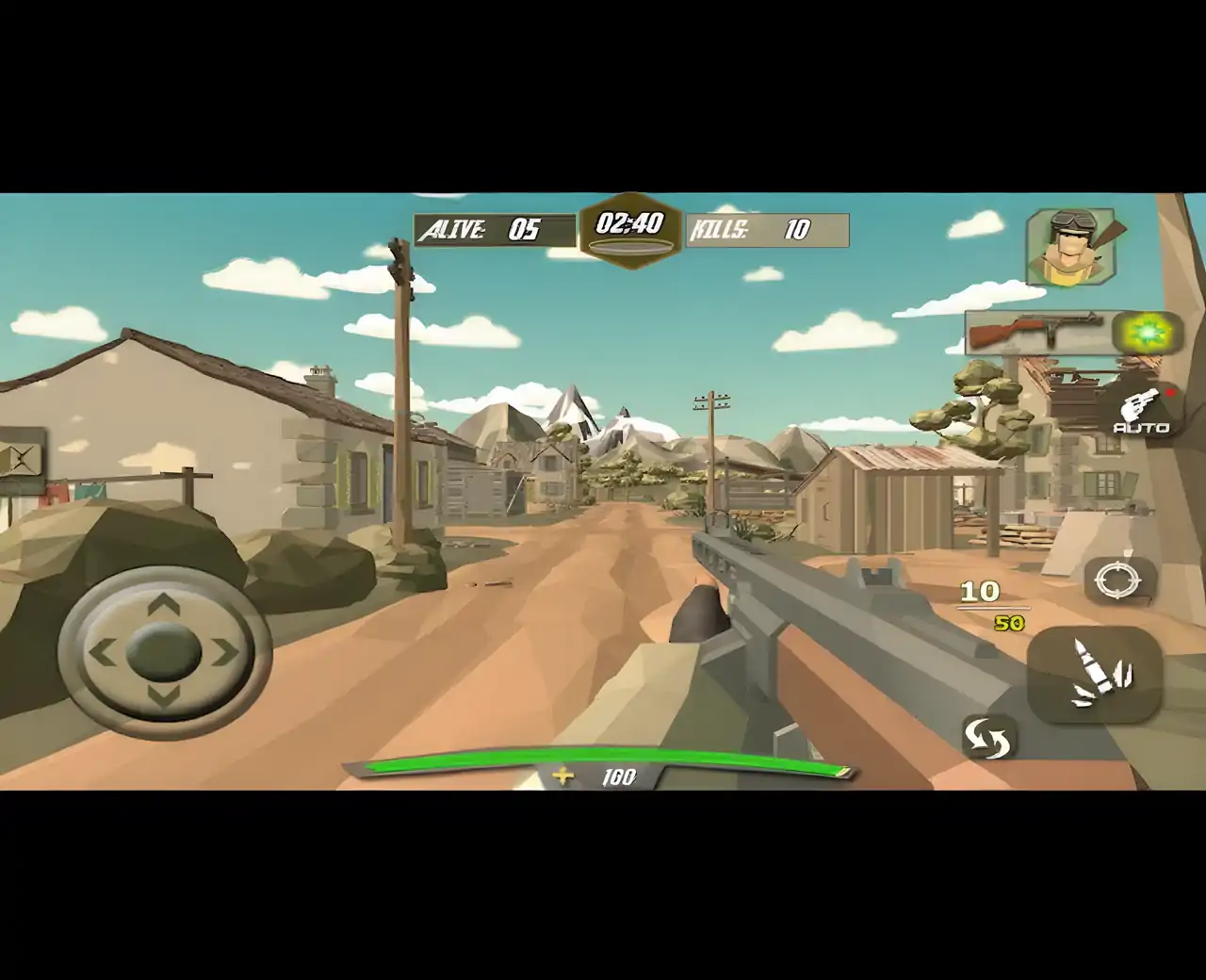Viewport: 1206px width, 980px height.
Task: Select the rifle in the weapon slot panel
Action: pos(1036,330)
